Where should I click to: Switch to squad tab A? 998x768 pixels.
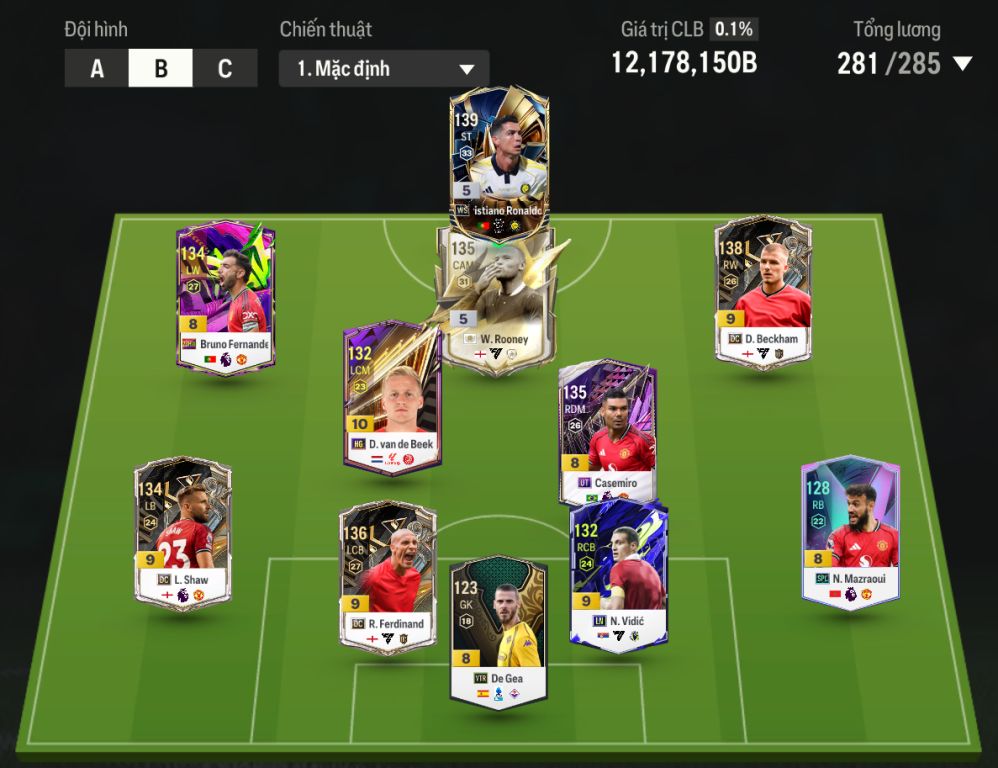click(97, 69)
